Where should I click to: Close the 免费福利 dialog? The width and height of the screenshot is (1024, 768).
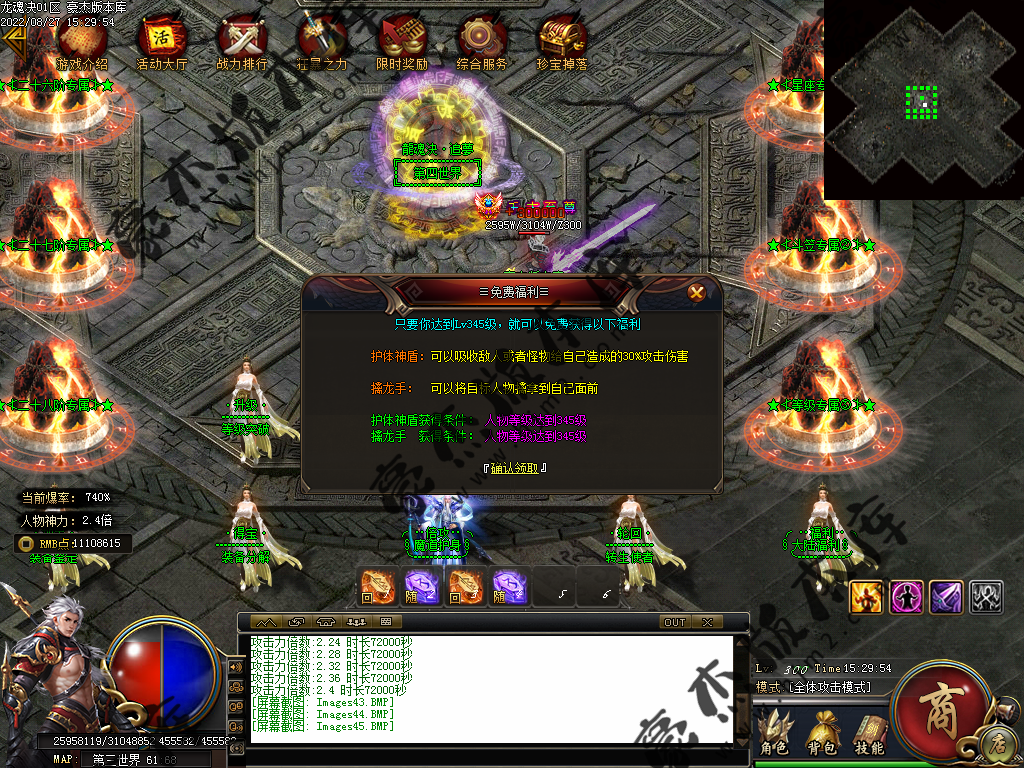697,293
